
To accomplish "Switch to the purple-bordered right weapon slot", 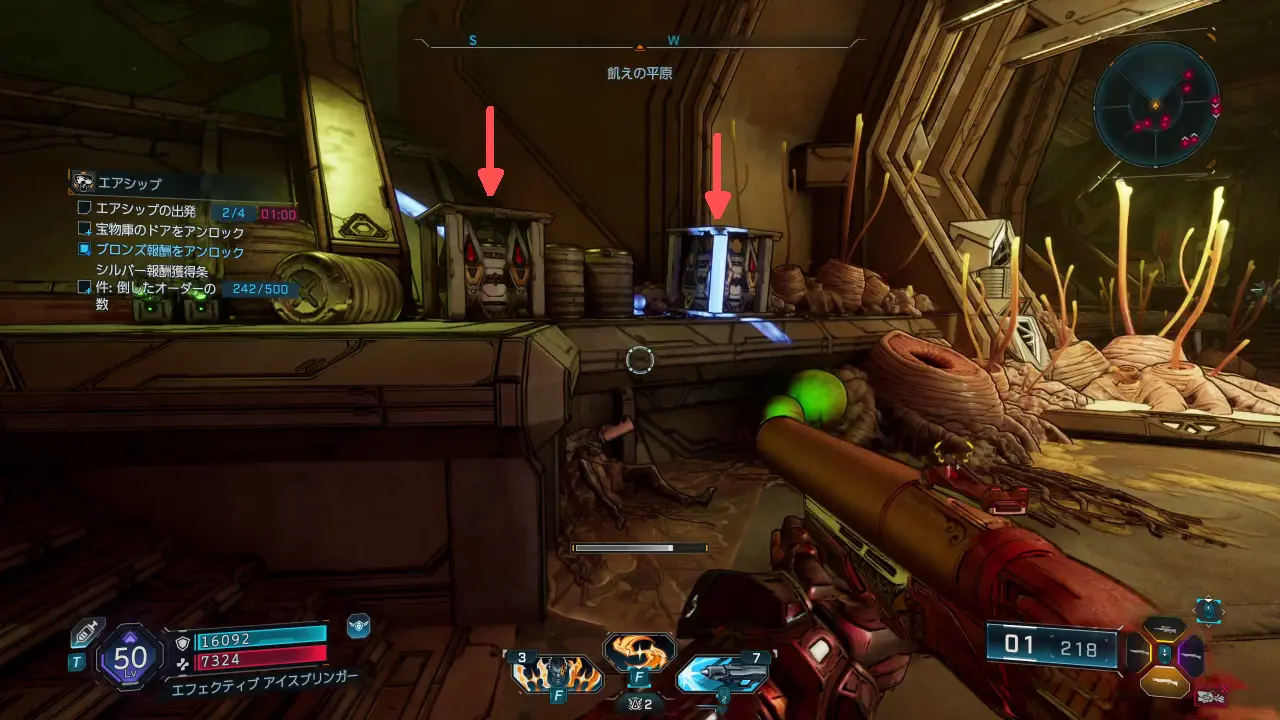I will coord(1191,655).
